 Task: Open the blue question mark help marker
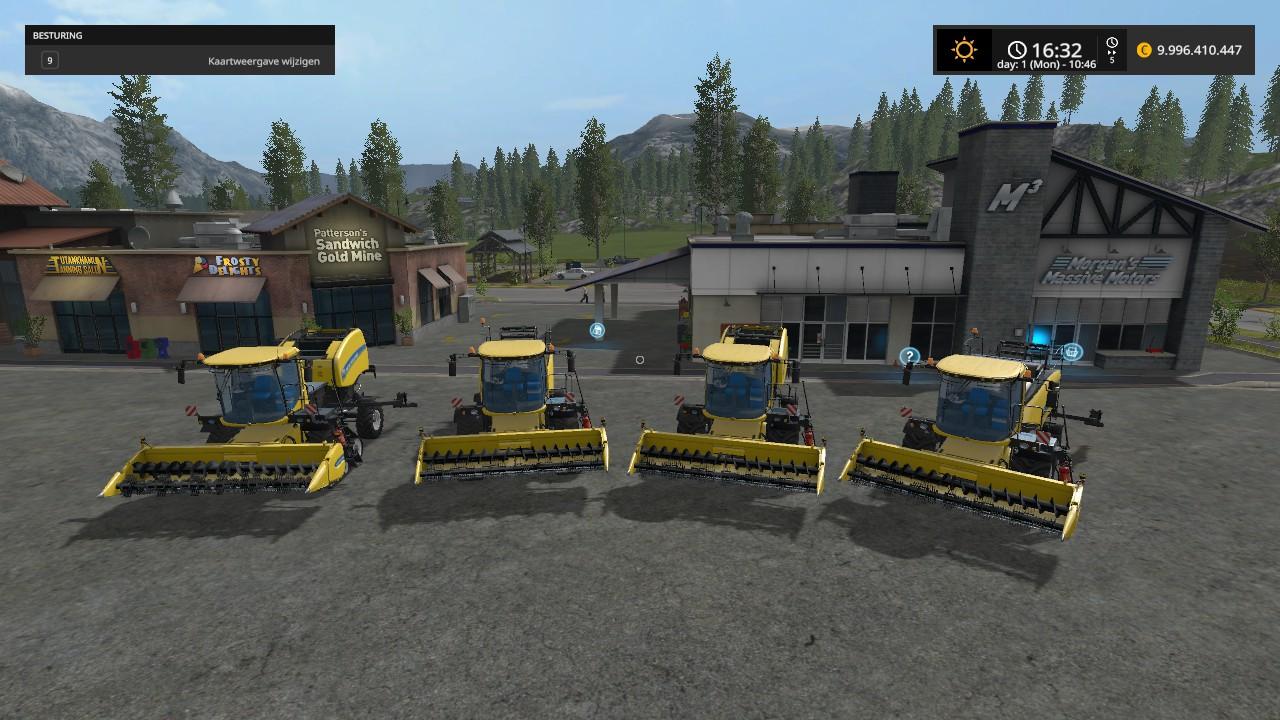[909, 356]
